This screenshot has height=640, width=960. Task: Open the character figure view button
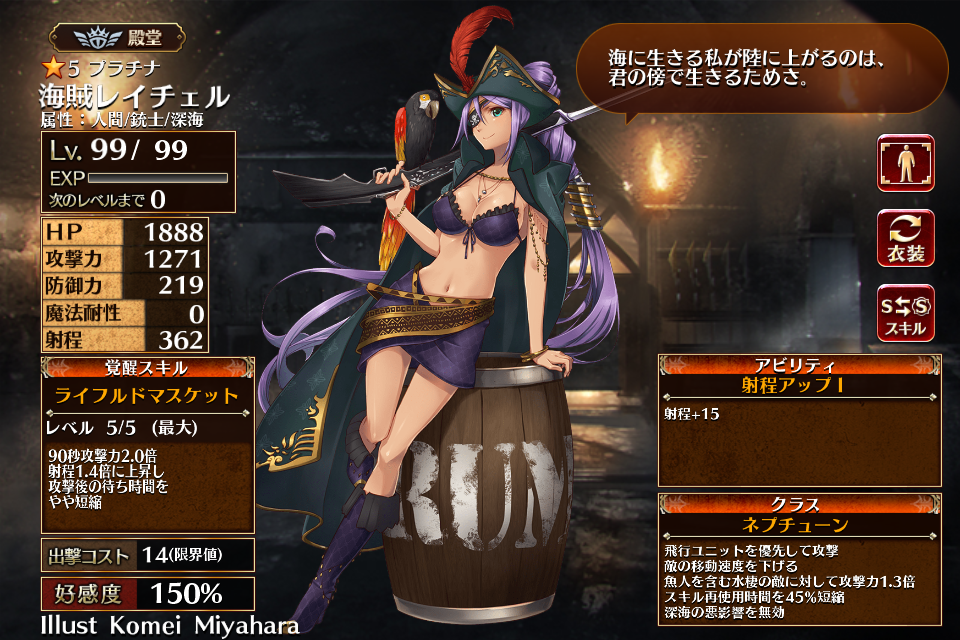point(906,163)
